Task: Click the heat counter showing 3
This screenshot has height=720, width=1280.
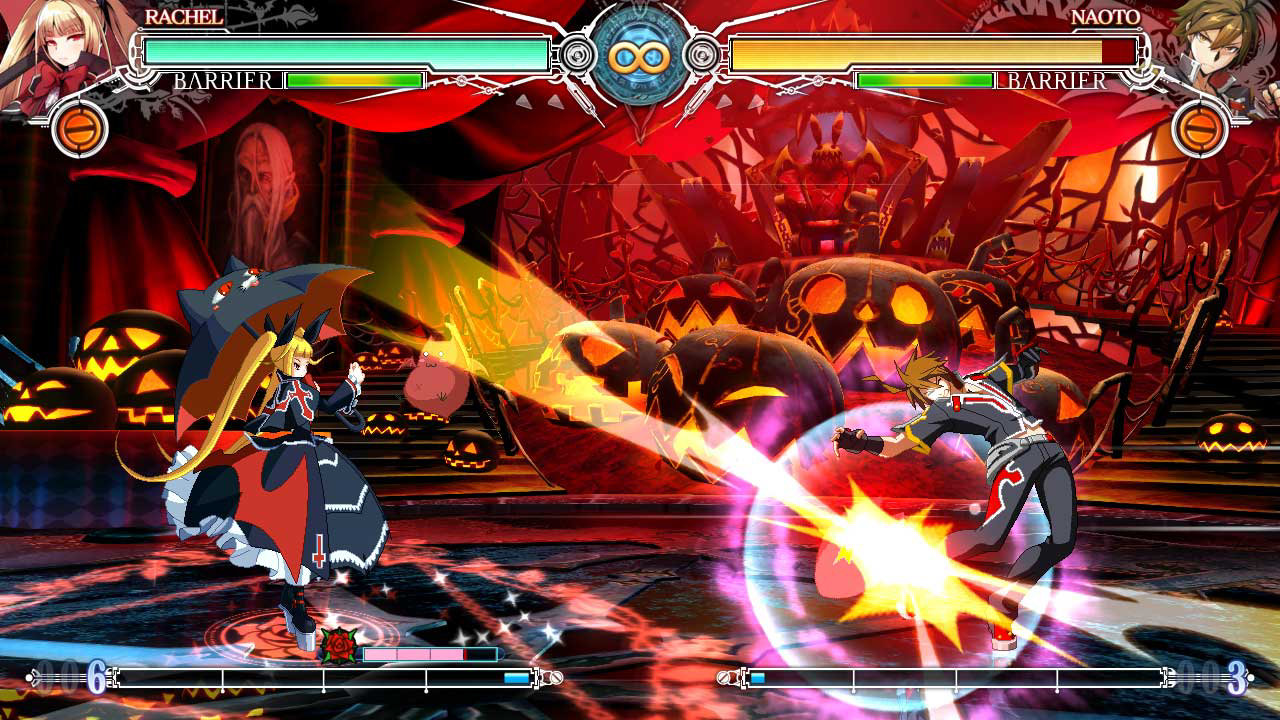Action: pyautogui.click(x=1236, y=678)
